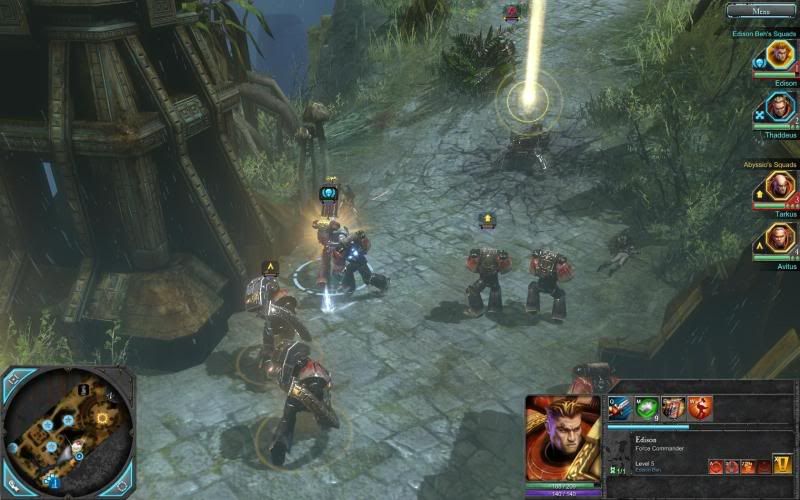Screen dimensions: 800x500
Task: Select Thaddeus's squad portrait
Action: [780, 106]
